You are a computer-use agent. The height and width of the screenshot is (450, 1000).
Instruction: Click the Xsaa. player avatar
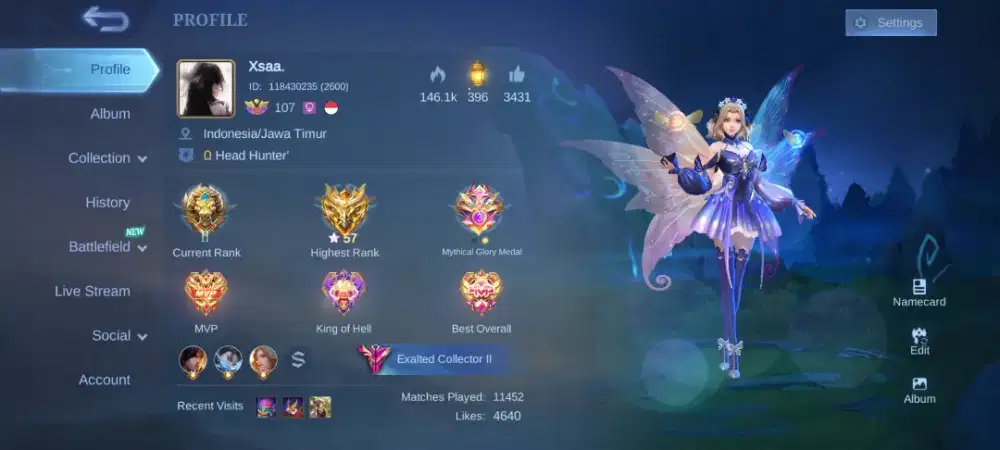[x=206, y=88]
